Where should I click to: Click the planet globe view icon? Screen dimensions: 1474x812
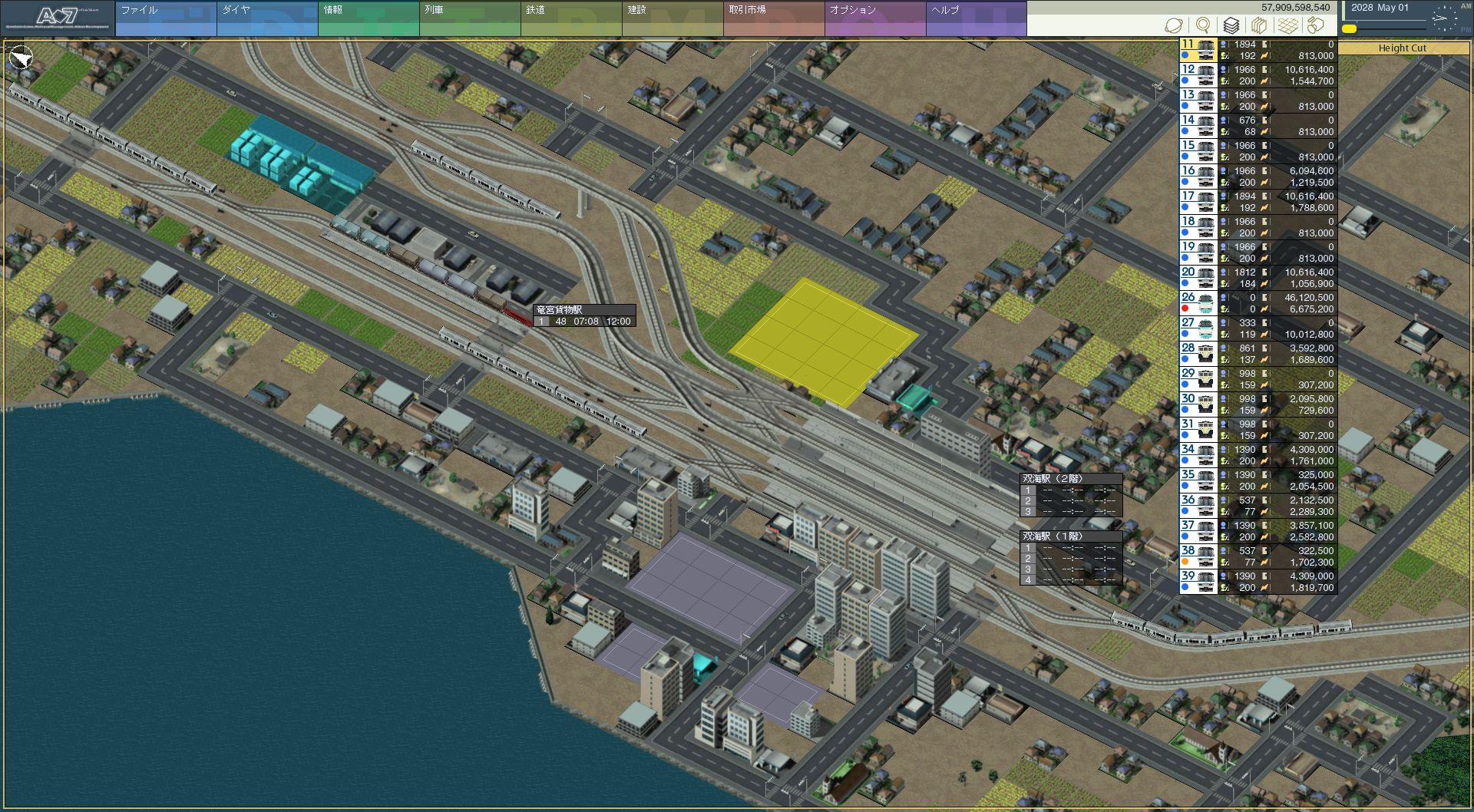click(x=1174, y=25)
